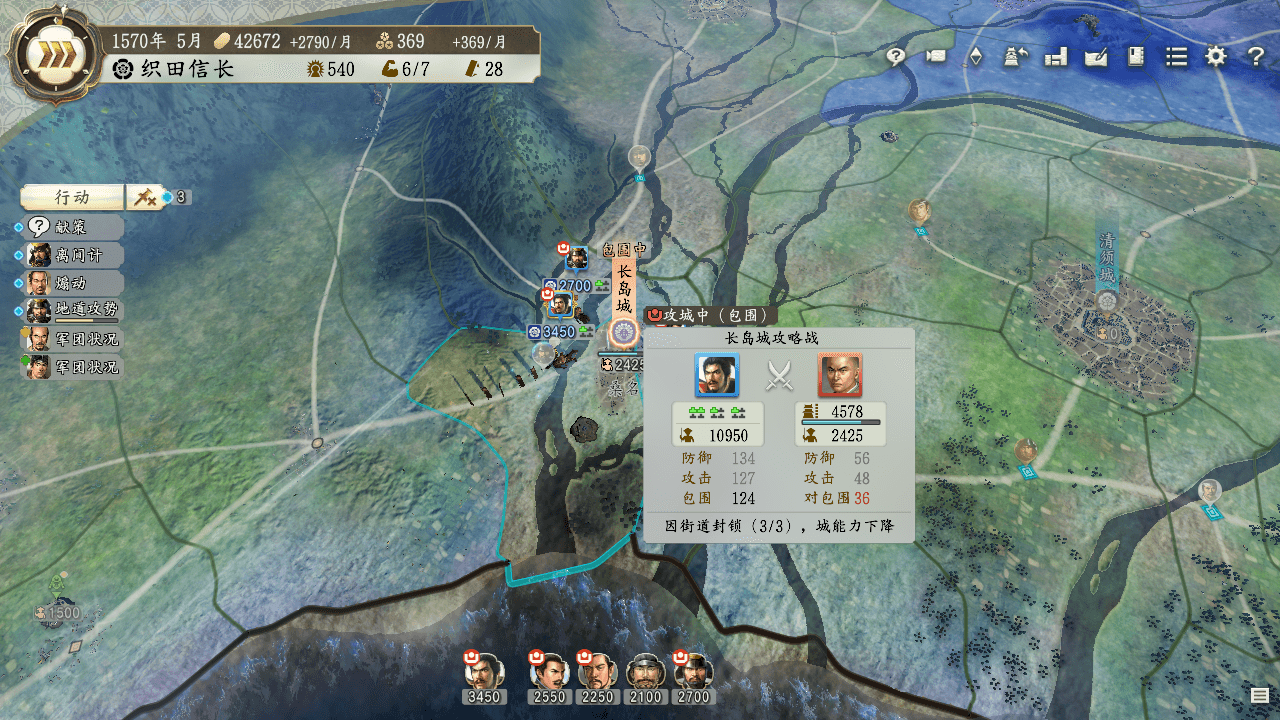Open the notebook records icon
This screenshot has width=1280, height=720.
[1136, 57]
